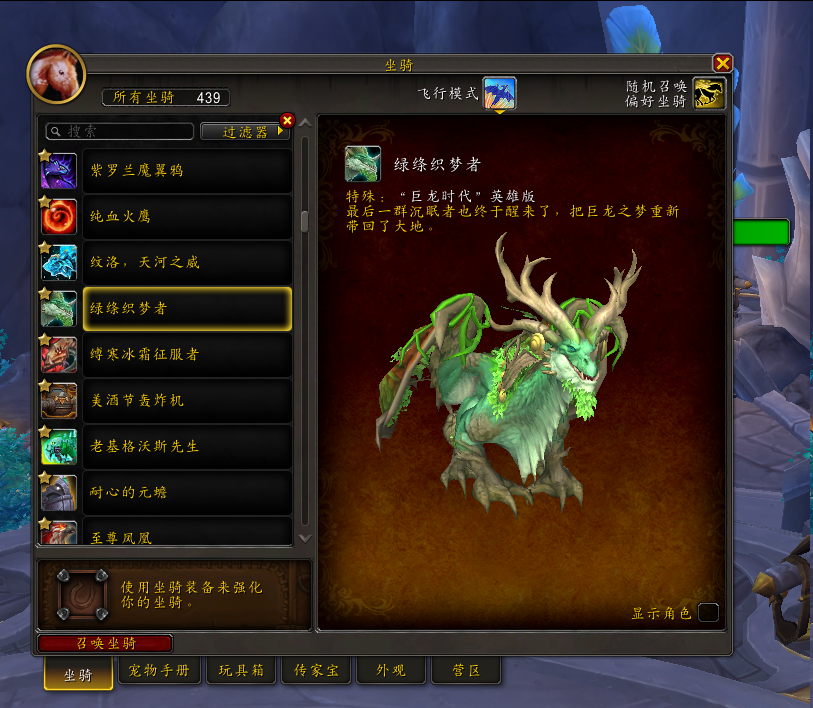Clear the active mount filter

(x=288, y=120)
